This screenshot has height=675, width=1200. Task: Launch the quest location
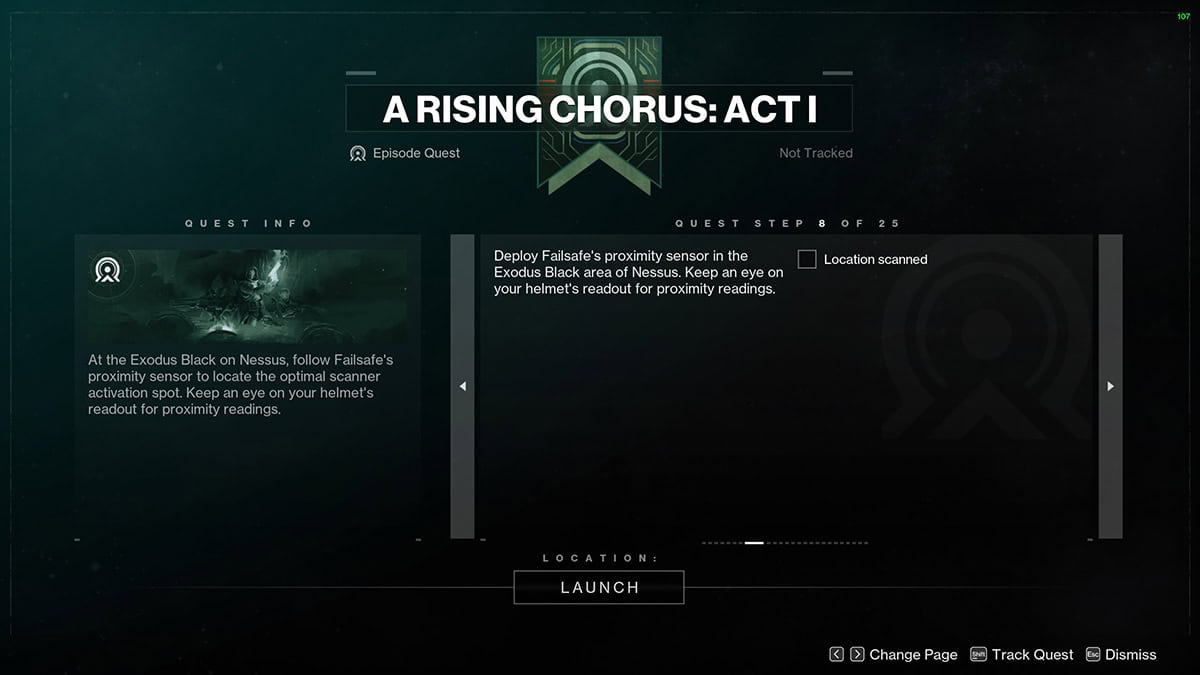point(599,587)
